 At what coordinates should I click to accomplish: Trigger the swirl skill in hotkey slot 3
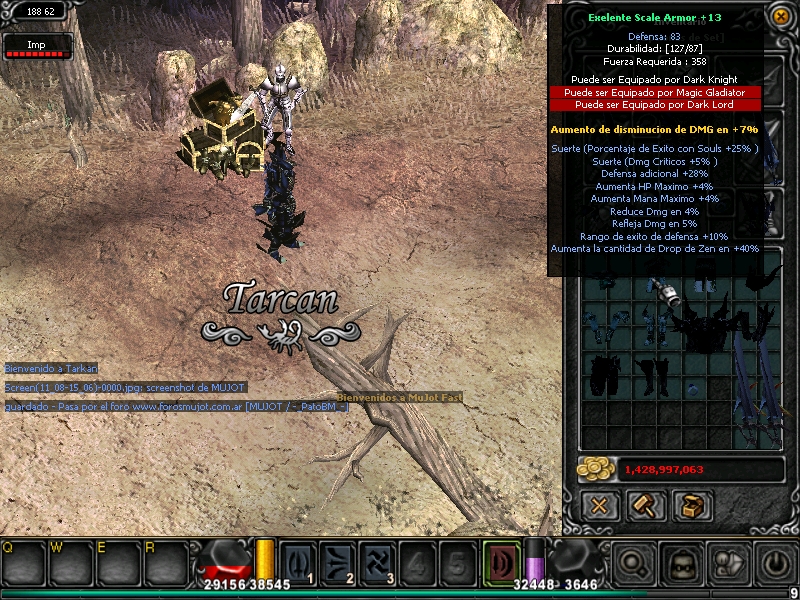[378, 561]
